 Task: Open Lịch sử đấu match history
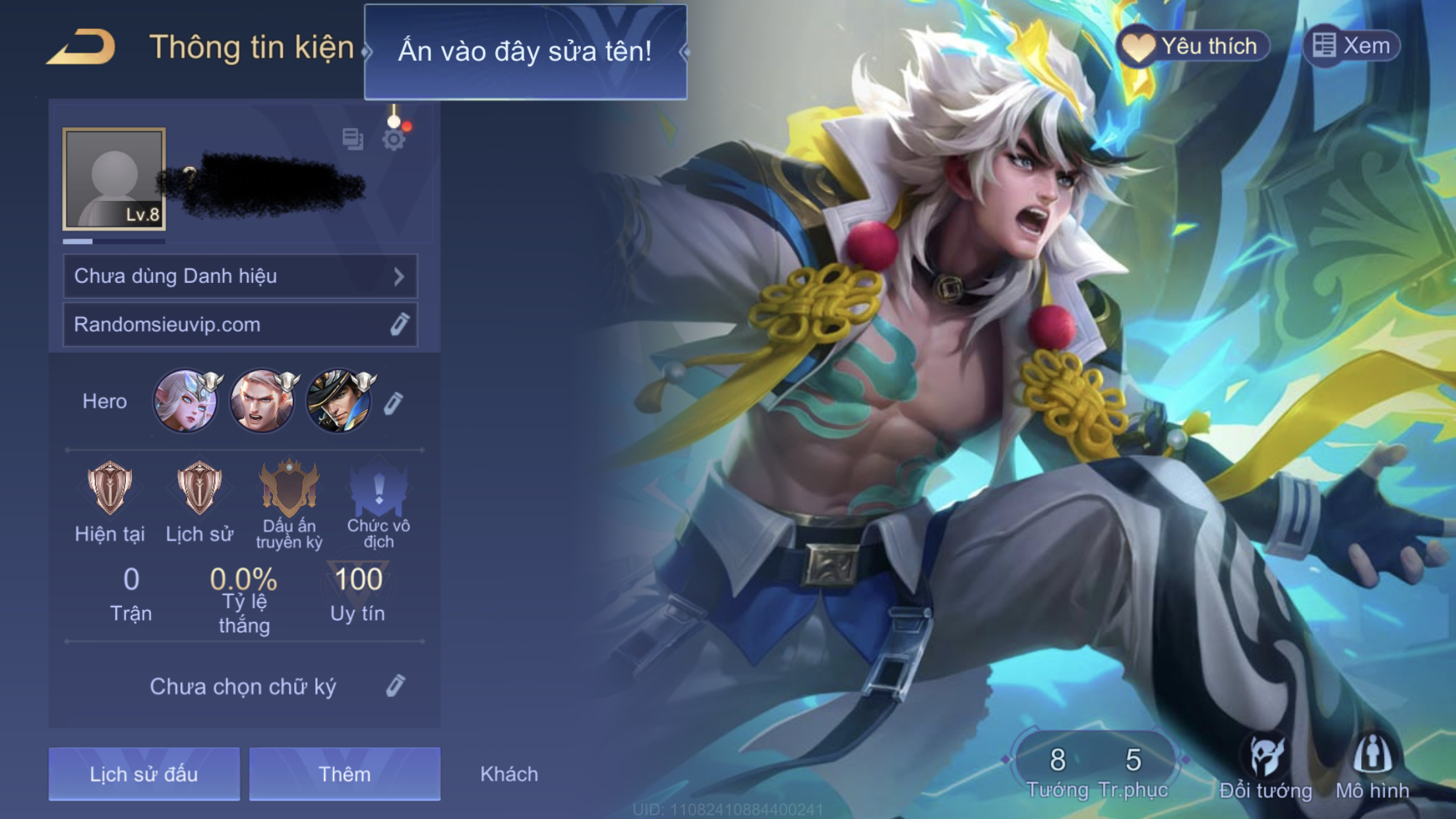pos(144,773)
